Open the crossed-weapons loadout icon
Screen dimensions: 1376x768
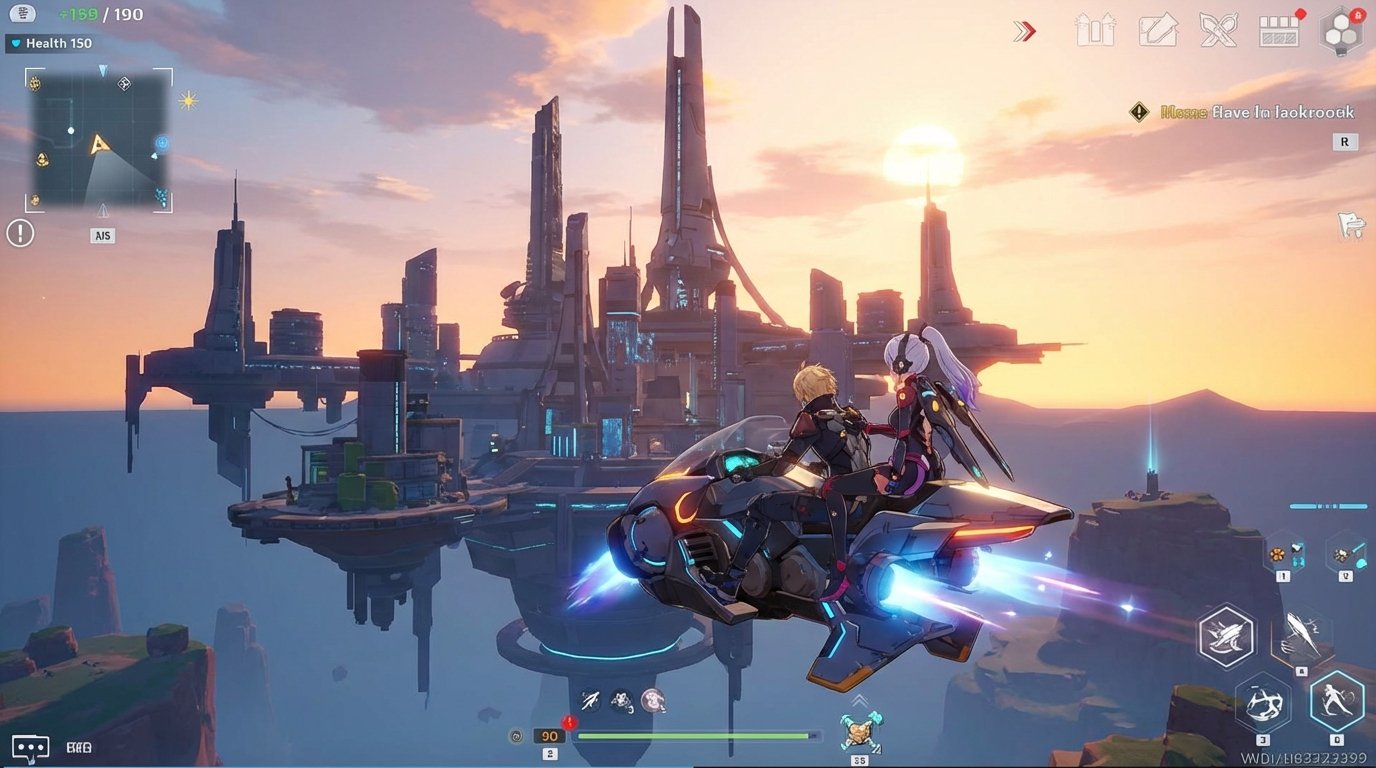[1218, 30]
